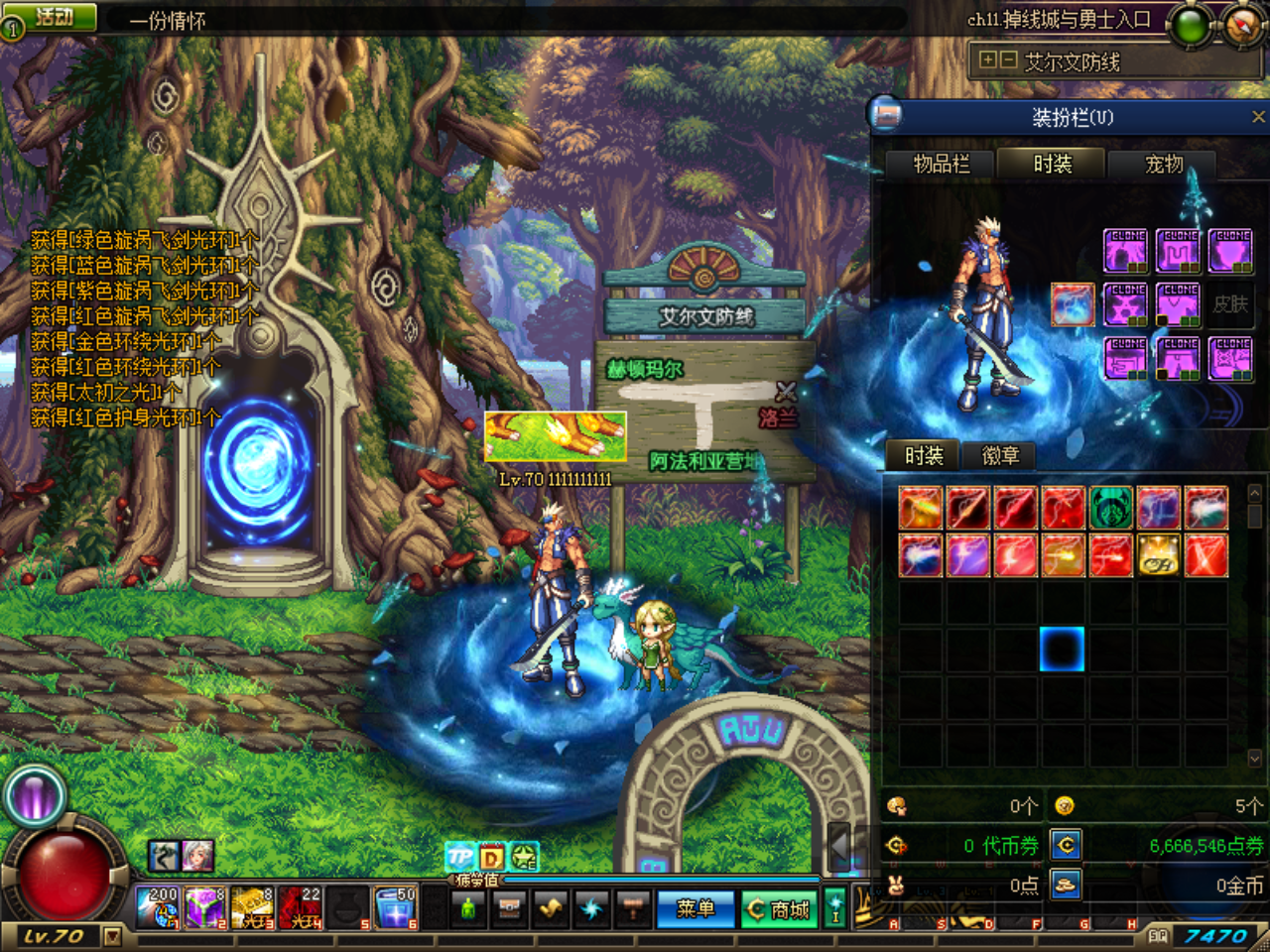The height and width of the screenshot is (952, 1270).
Task: Switch to the 宠物 tab in the dress-up panel
Action: click(x=1164, y=164)
